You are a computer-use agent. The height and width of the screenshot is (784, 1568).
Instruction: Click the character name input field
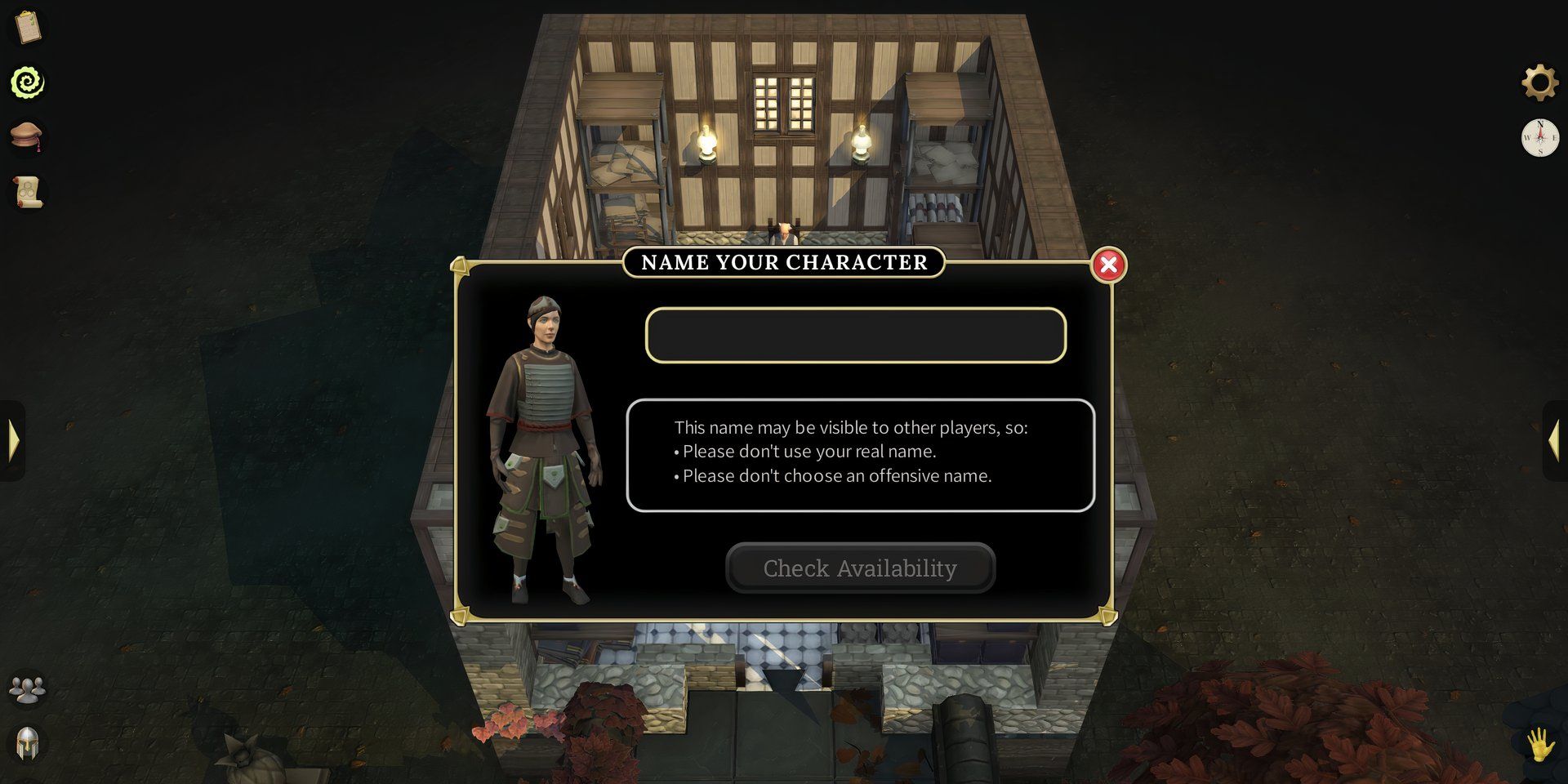point(855,335)
